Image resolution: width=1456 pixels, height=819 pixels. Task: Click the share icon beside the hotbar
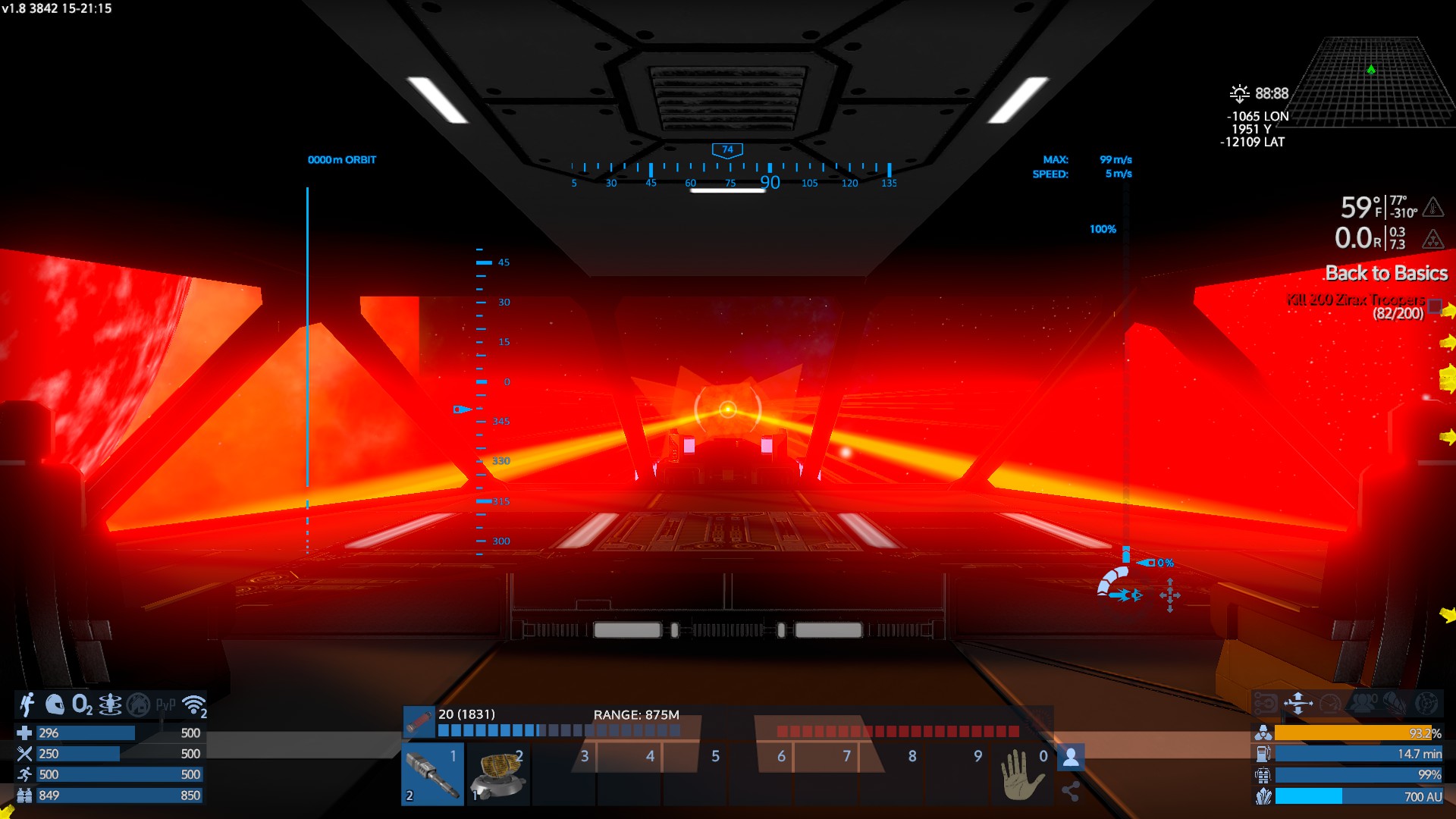point(1071,792)
